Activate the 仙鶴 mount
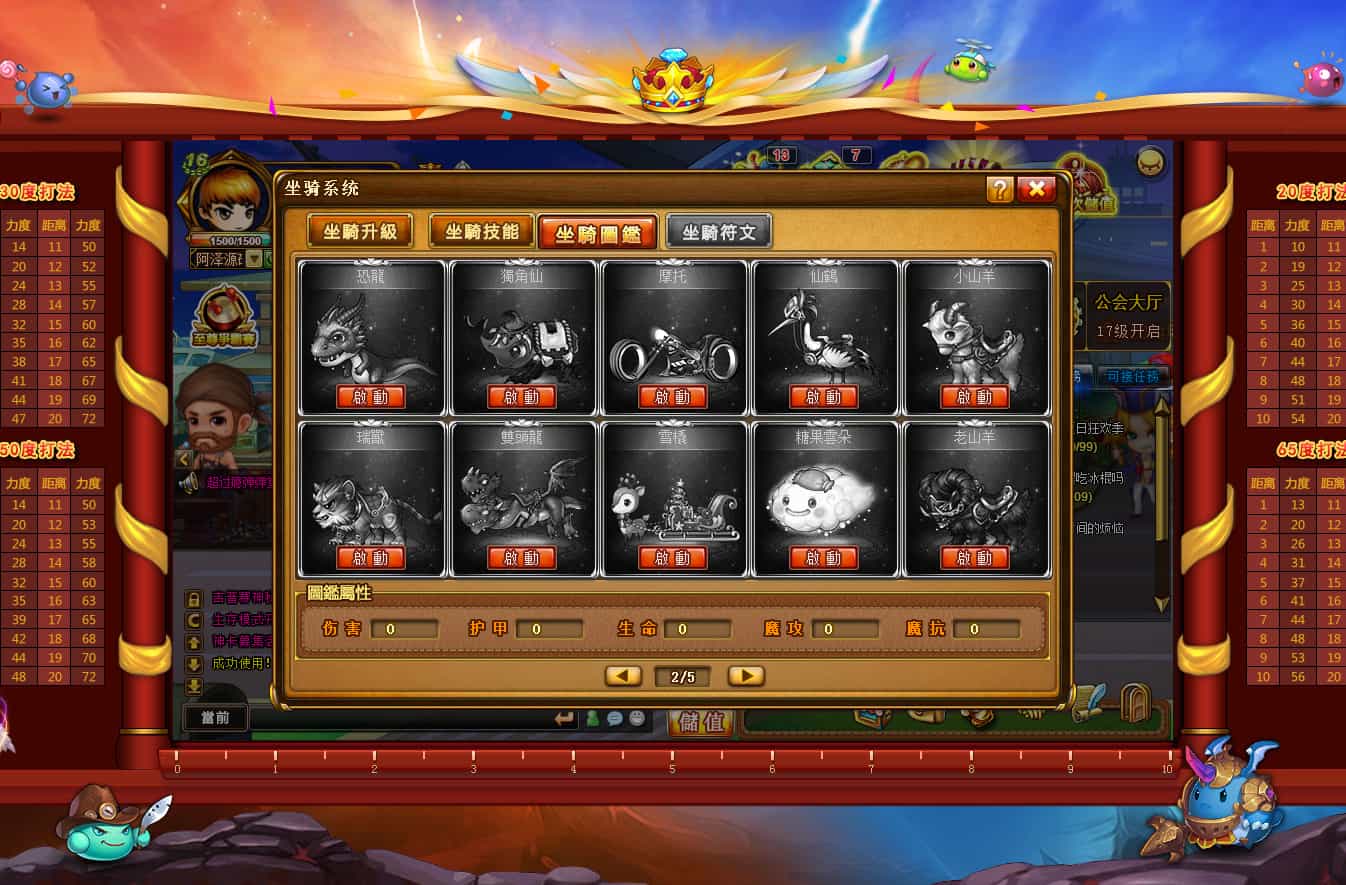1346x885 pixels. (823, 397)
